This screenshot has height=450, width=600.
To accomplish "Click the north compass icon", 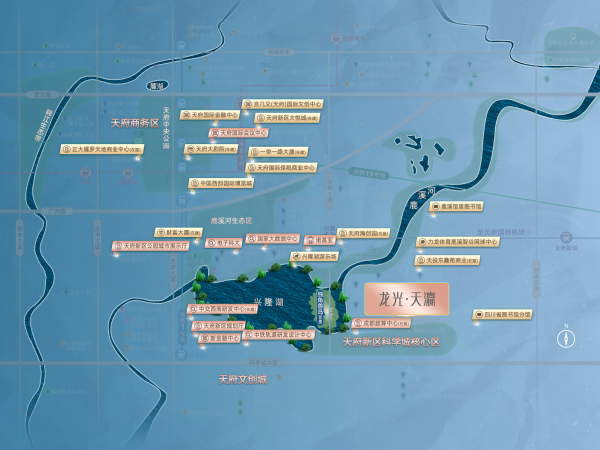I will (565, 337).
